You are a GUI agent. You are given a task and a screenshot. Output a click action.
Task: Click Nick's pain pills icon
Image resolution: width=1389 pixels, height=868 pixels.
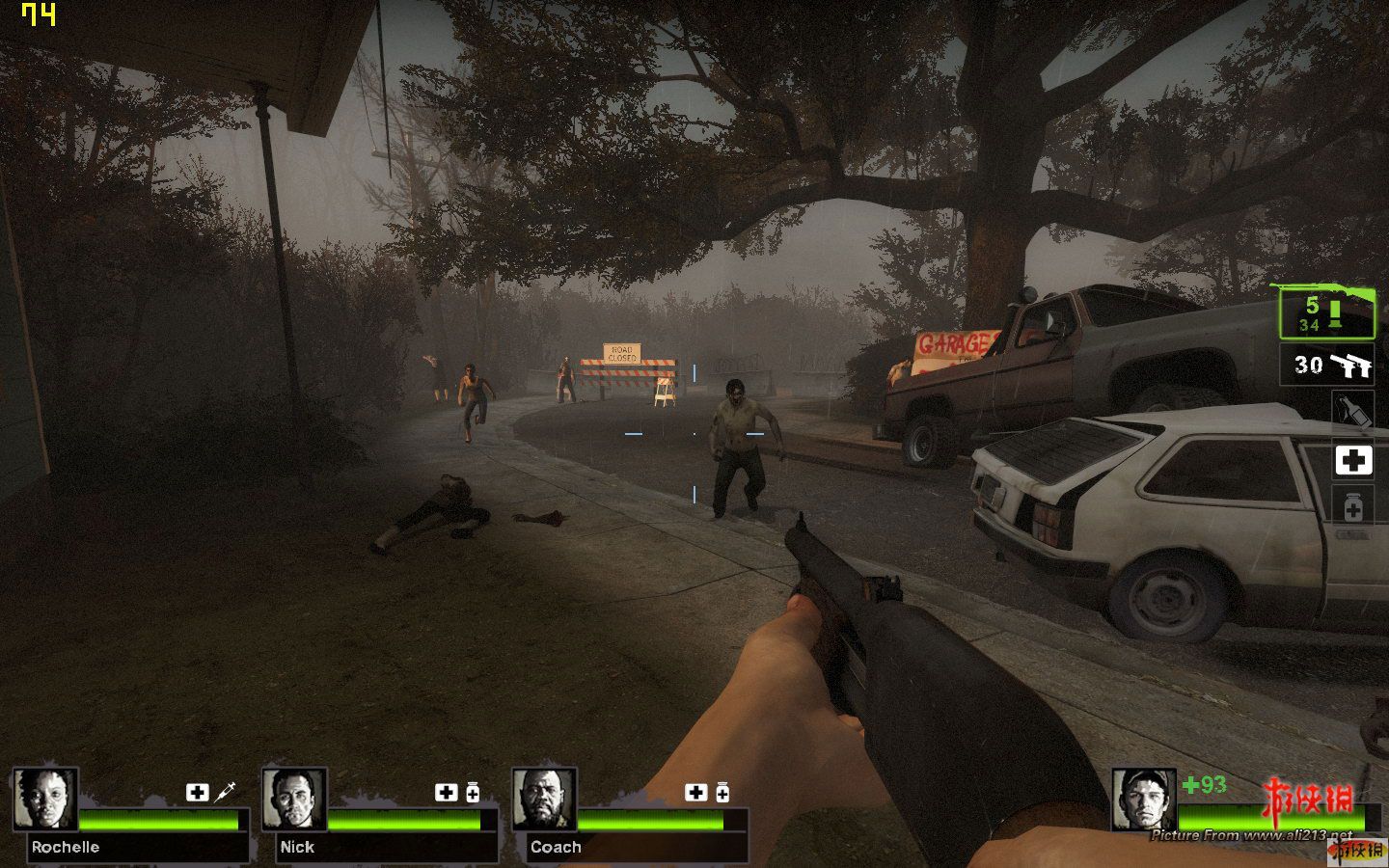(473, 793)
